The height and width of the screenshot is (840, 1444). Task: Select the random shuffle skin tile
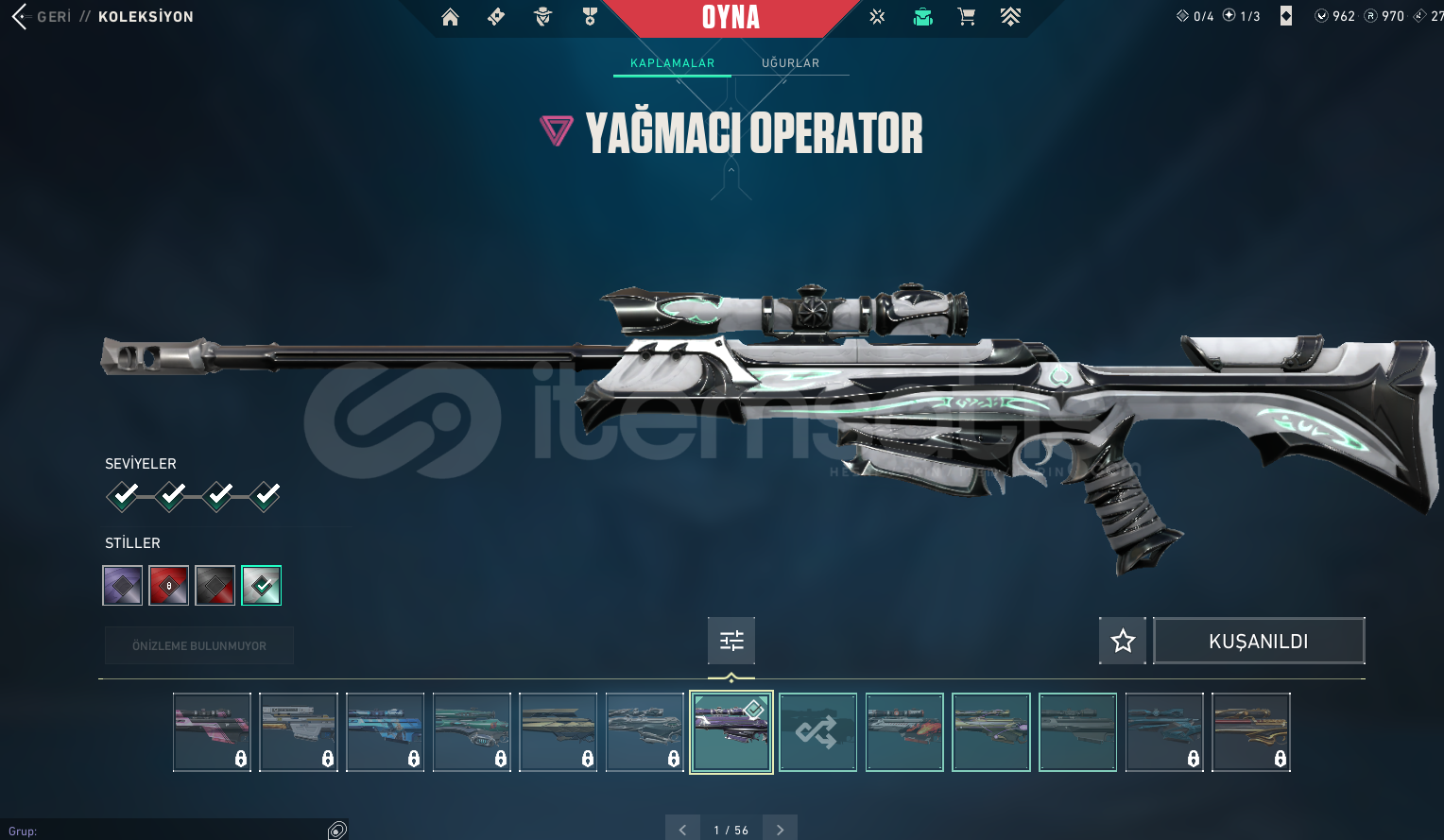pyautogui.click(x=817, y=732)
